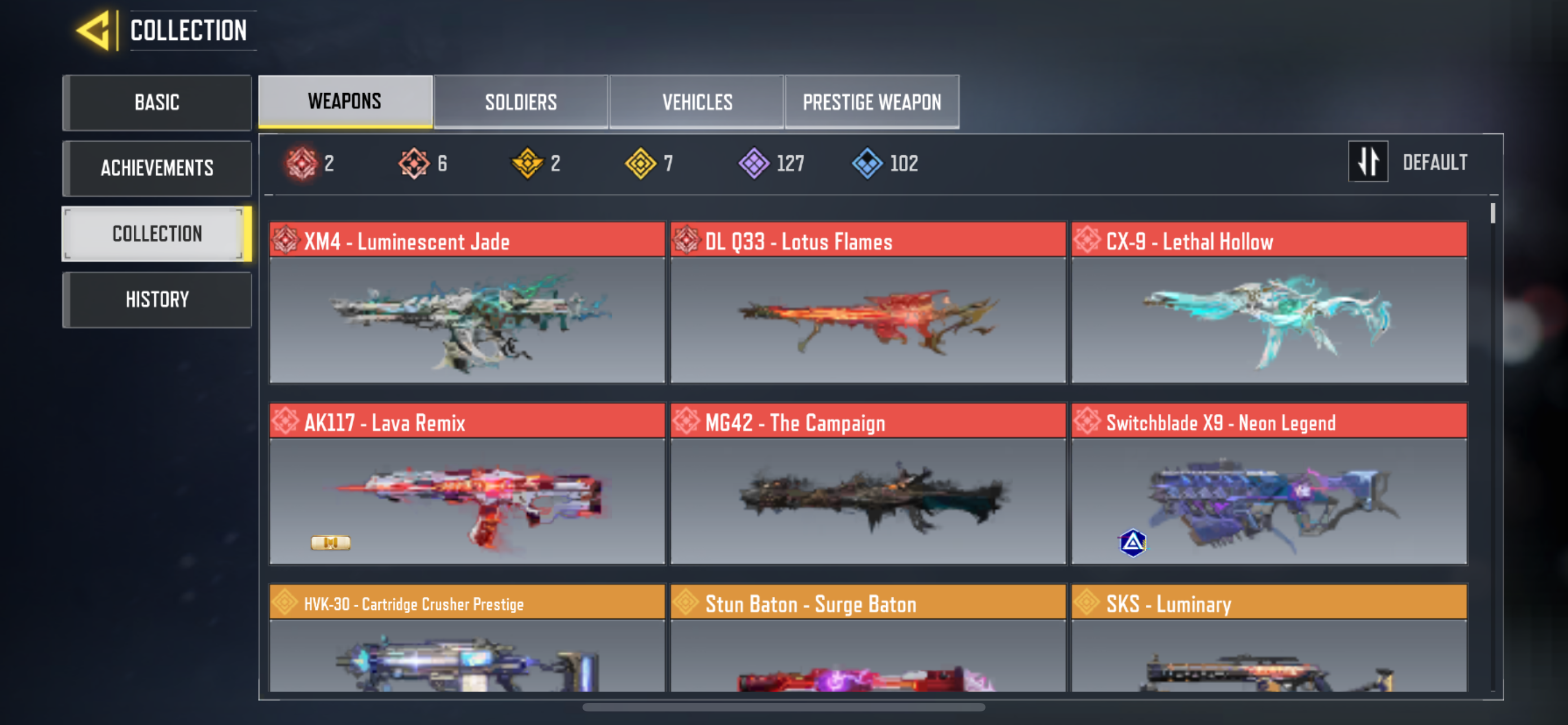Click the first gold rarity filter icon
Screen dimensions: 1568x725
click(x=528, y=162)
